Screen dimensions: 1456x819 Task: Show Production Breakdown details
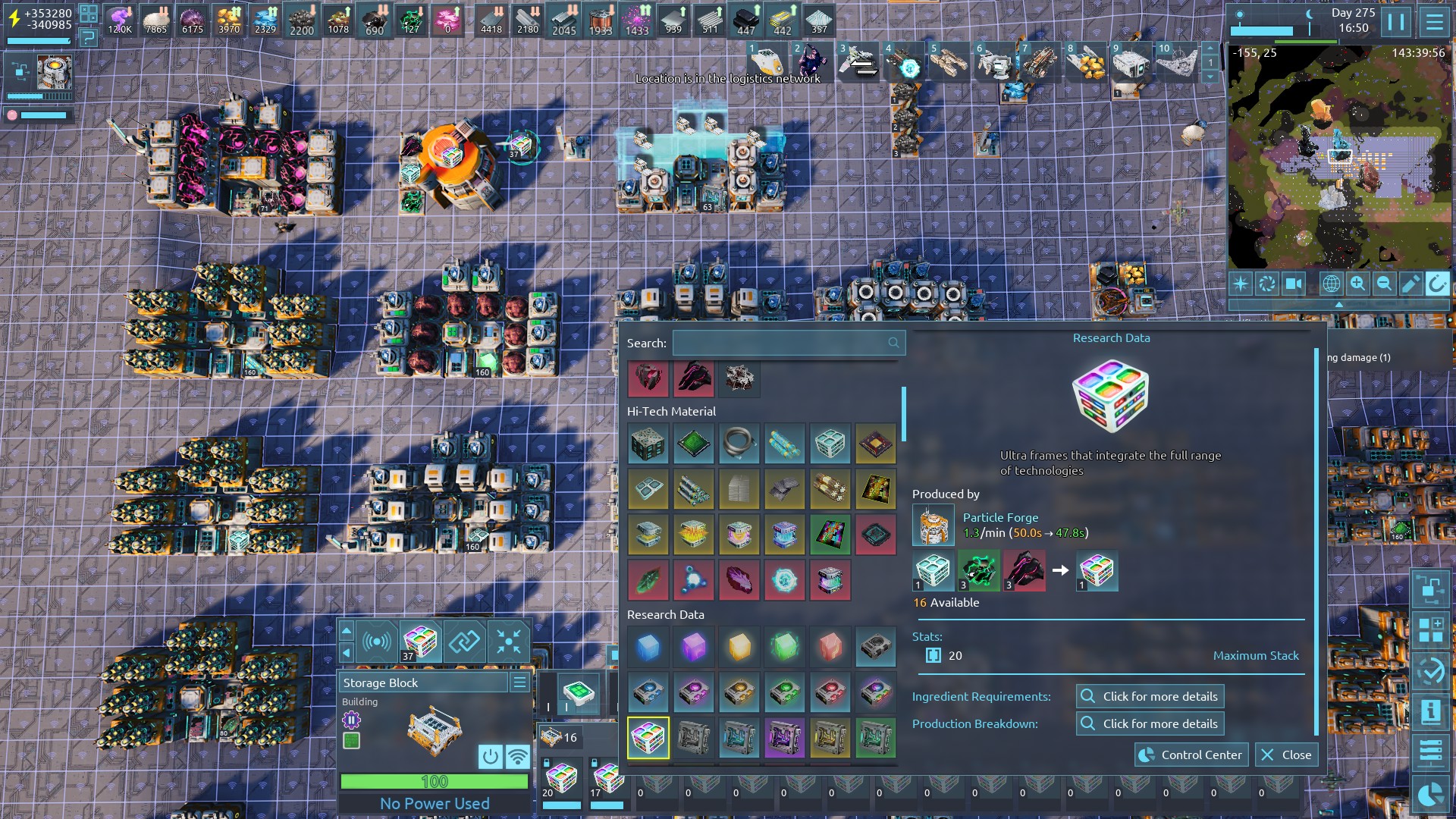point(1150,723)
